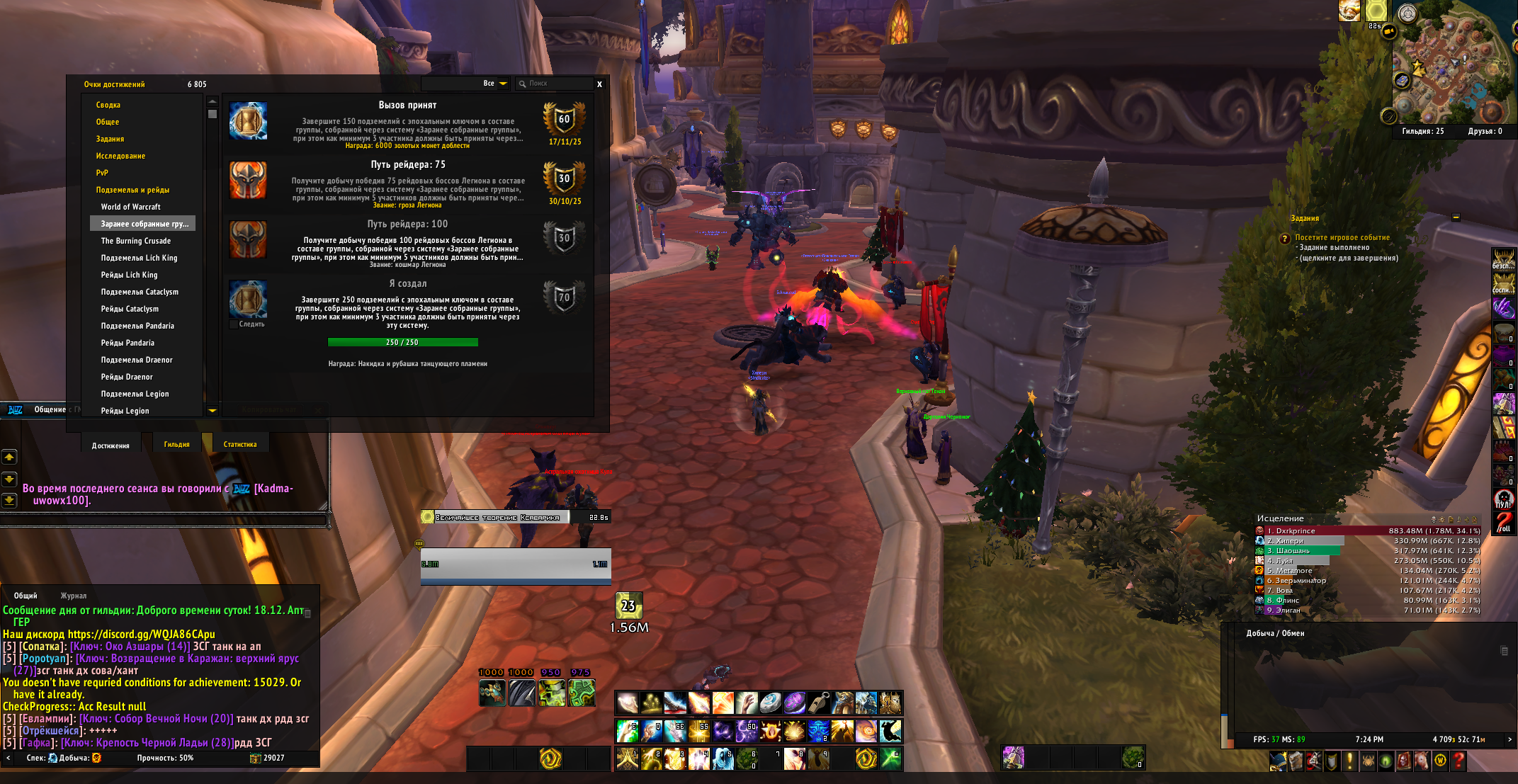
Task: Select the Рейды Legion category
Action: tap(125, 411)
